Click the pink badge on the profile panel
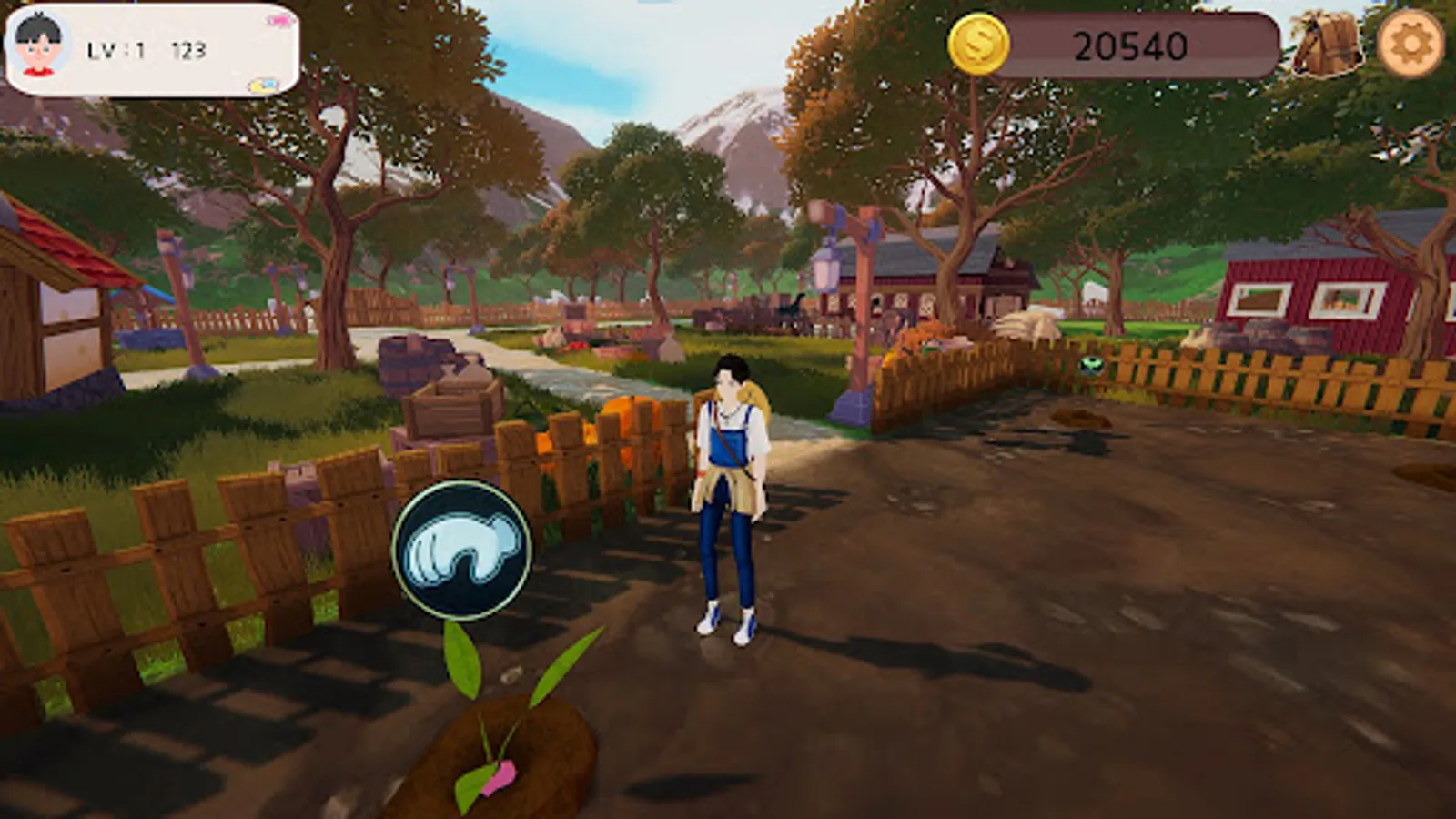This screenshot has height=819, width=1456. coord(278,20)
